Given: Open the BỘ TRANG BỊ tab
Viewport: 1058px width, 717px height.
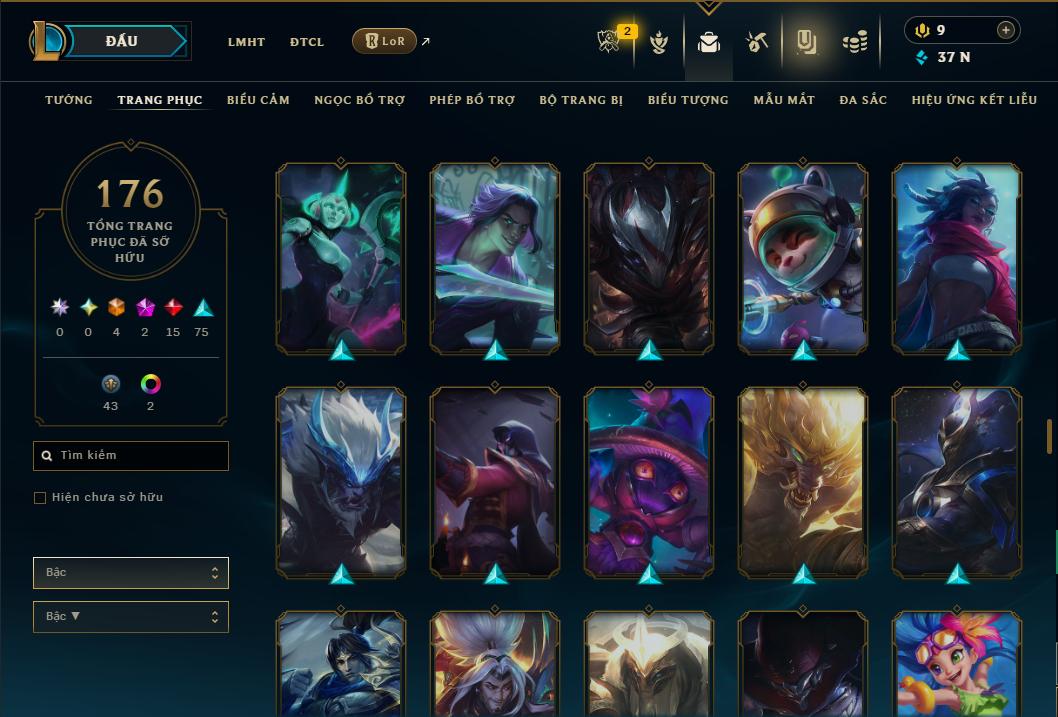Looking at the screenshot, I should pos(581,100).
